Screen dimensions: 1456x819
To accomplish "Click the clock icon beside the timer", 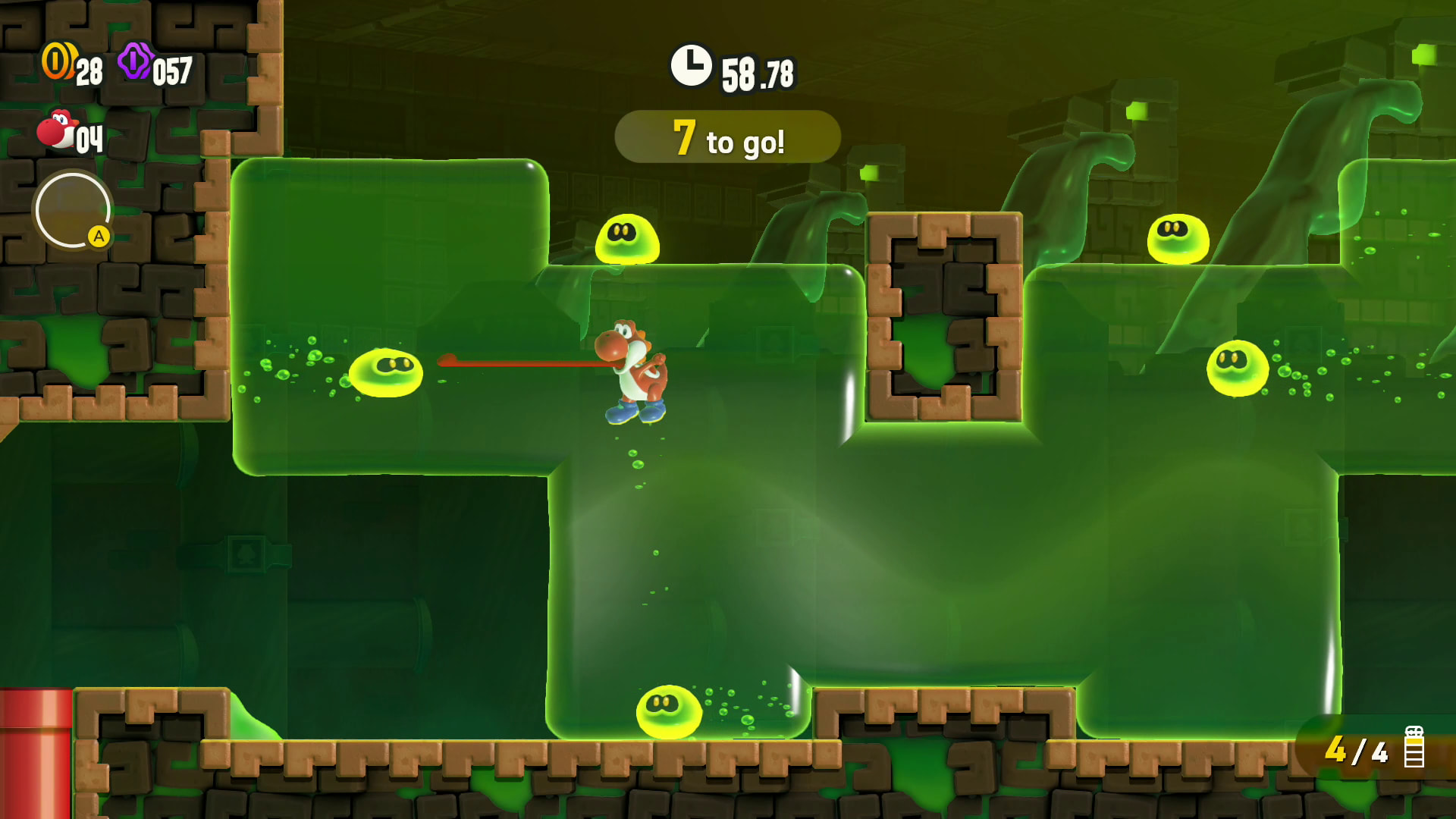I will (691, 66).
